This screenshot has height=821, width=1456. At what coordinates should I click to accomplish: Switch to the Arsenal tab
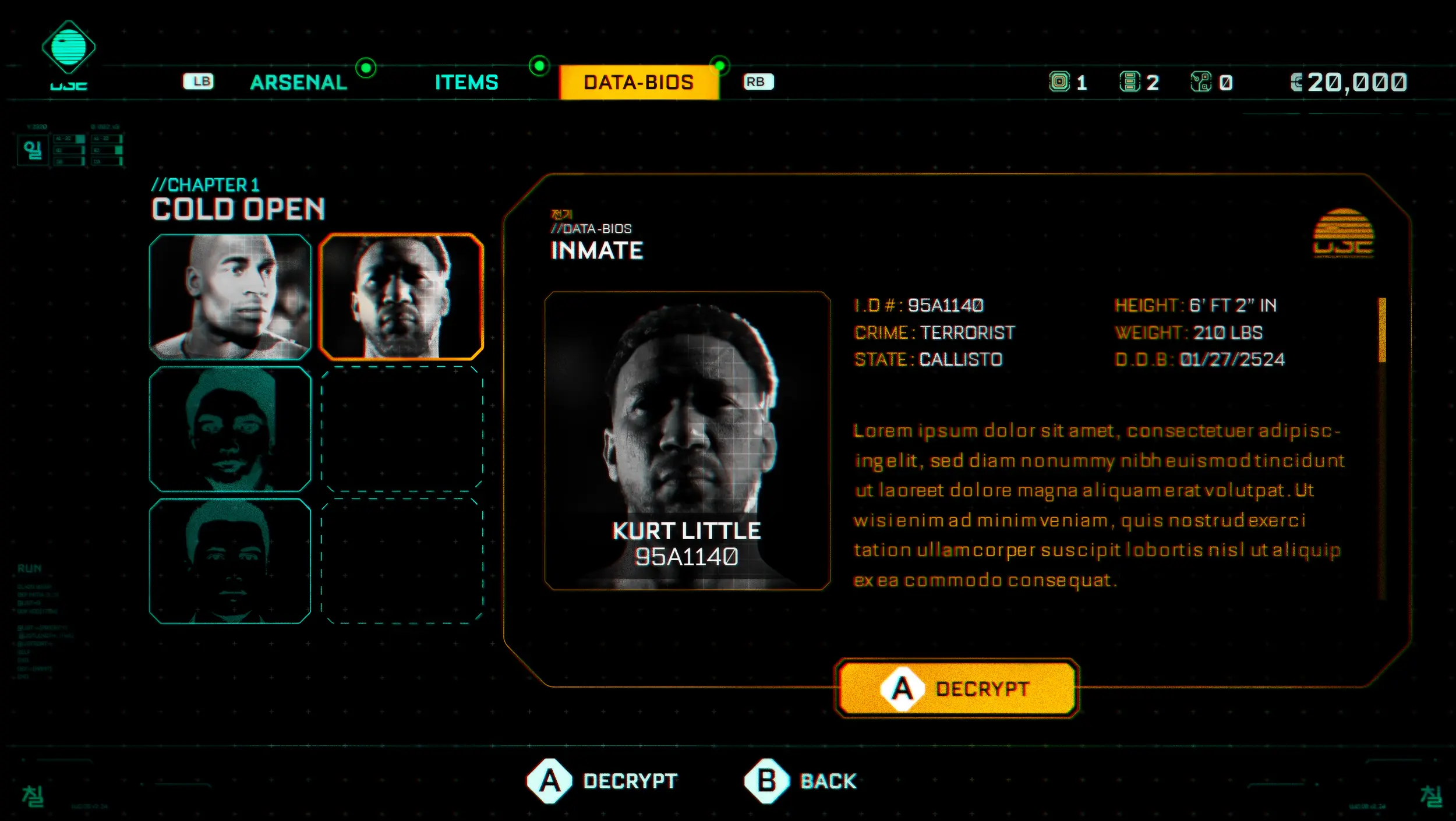(298, 82)
